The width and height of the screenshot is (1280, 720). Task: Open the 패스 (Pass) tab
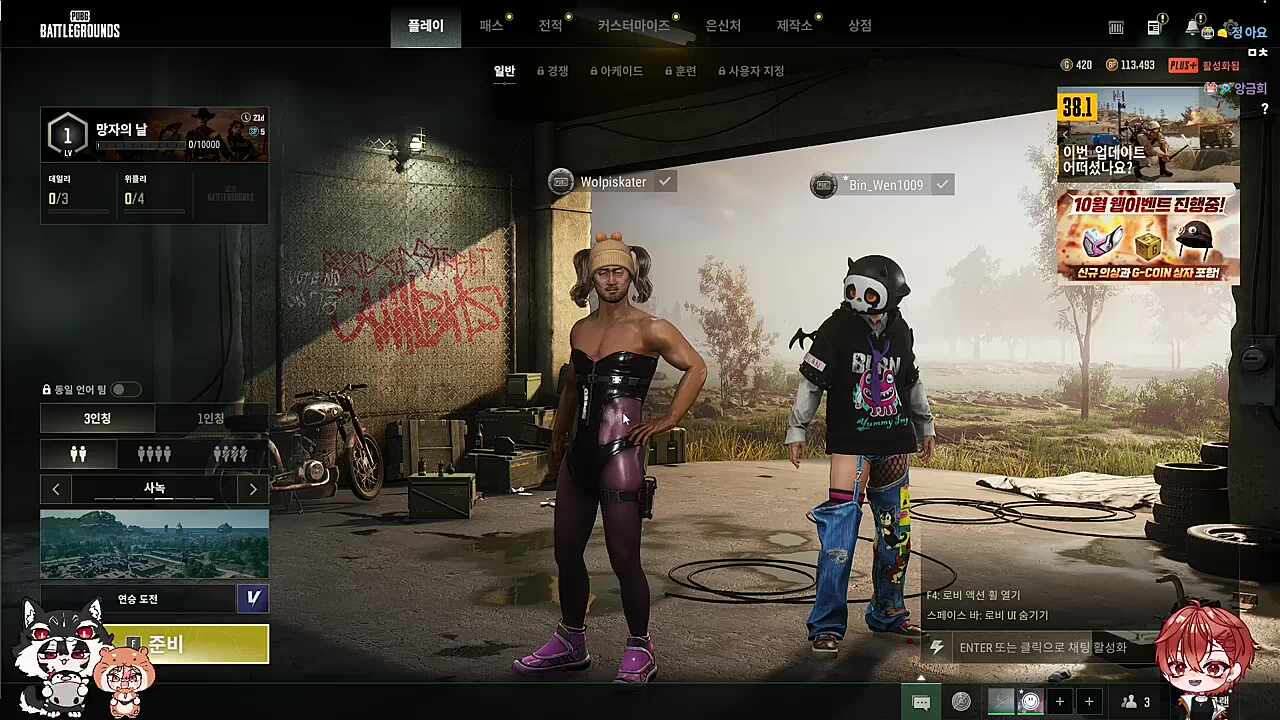tap(491, 26)
